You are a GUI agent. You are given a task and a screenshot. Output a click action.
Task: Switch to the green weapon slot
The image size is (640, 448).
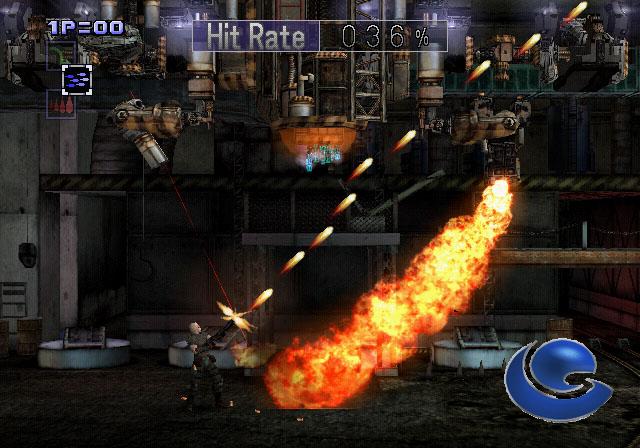[x=60, y=54]
